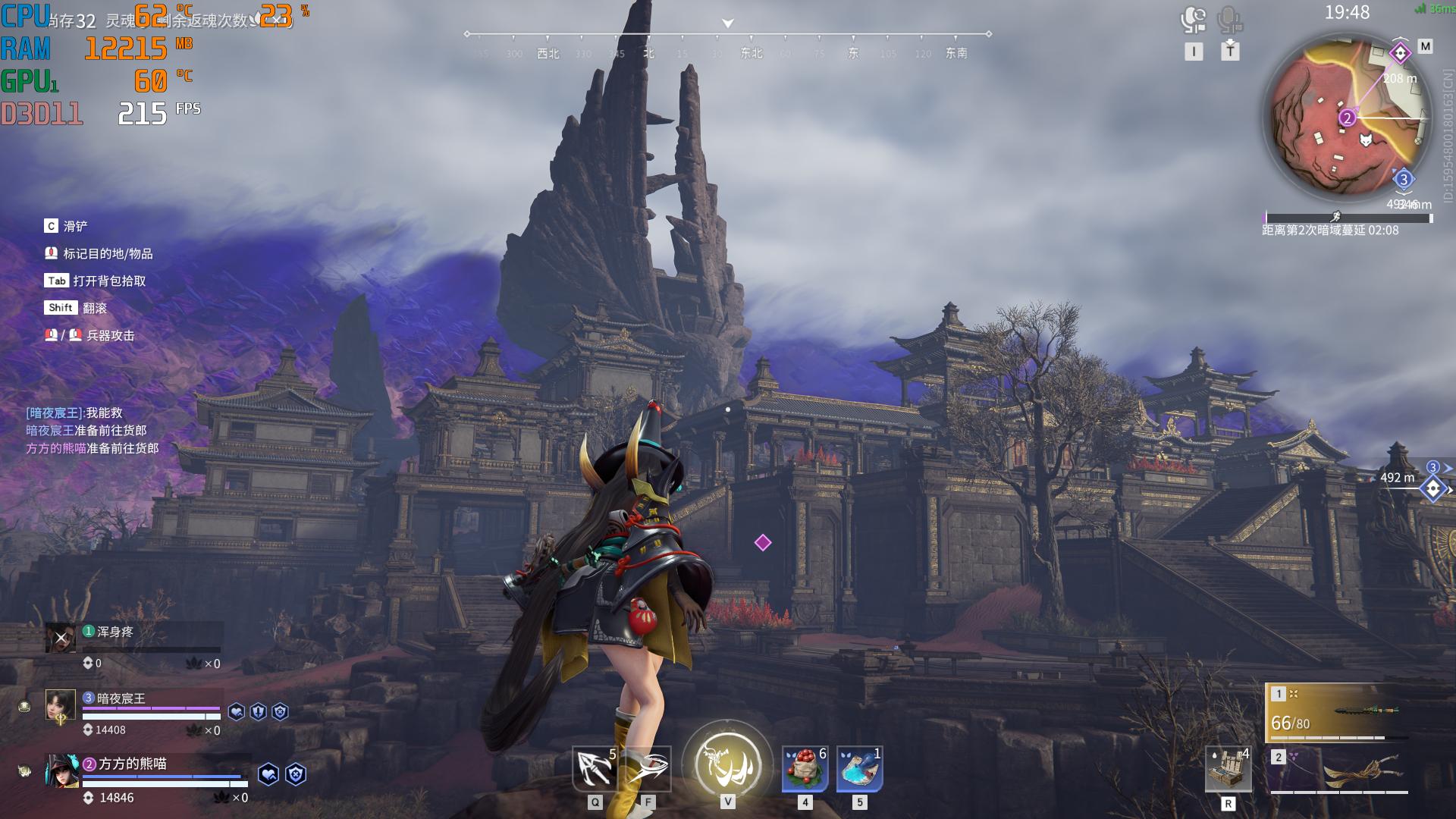Activate the grappling hook item slot
The width and height of the screenshot is (1456, 819).
tap(595, 769)
